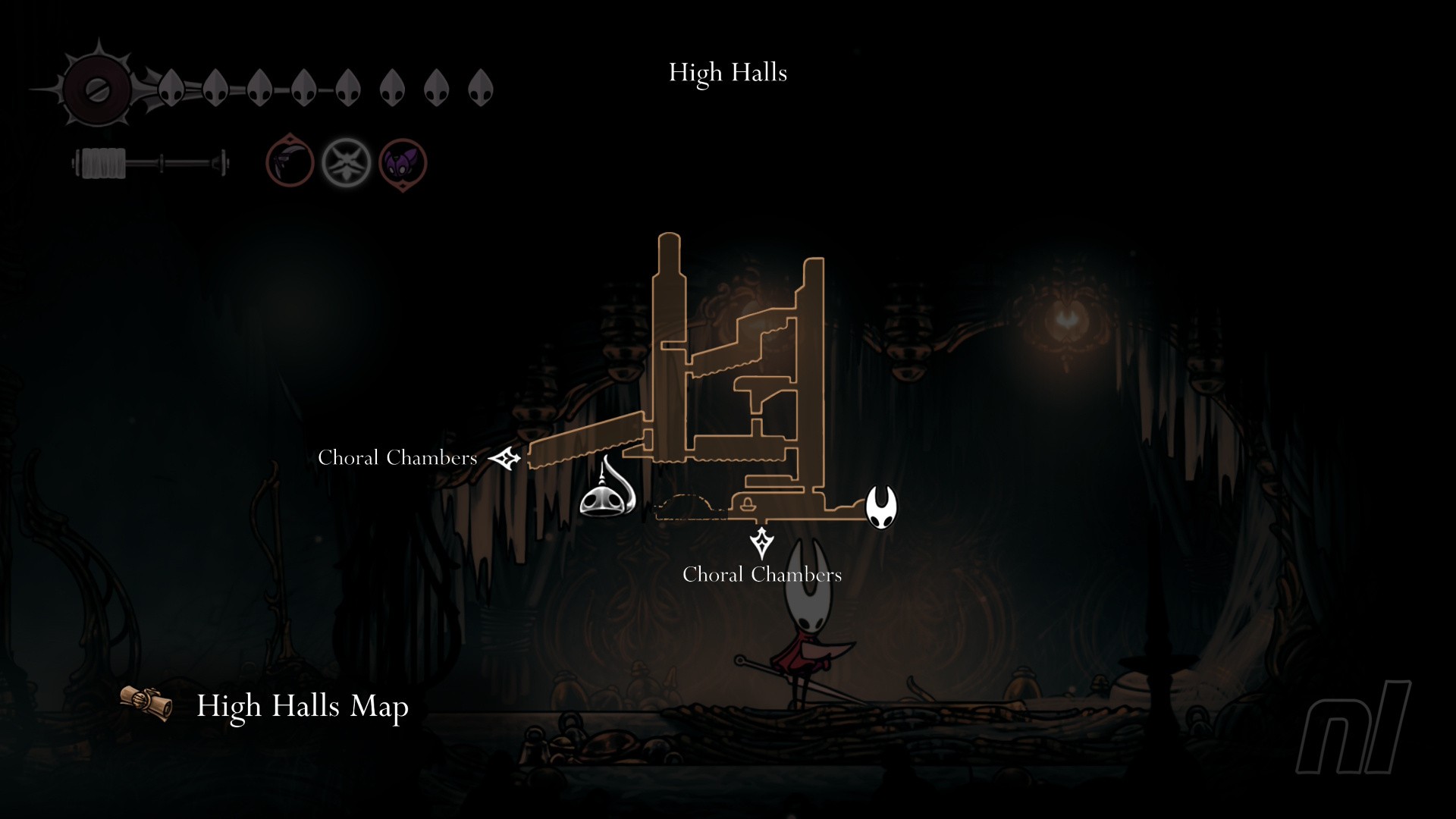Viewport: 1456px width, 819px height.
Task: Click the left Choral Chambers exit arrow
Action: coord(505,458)
